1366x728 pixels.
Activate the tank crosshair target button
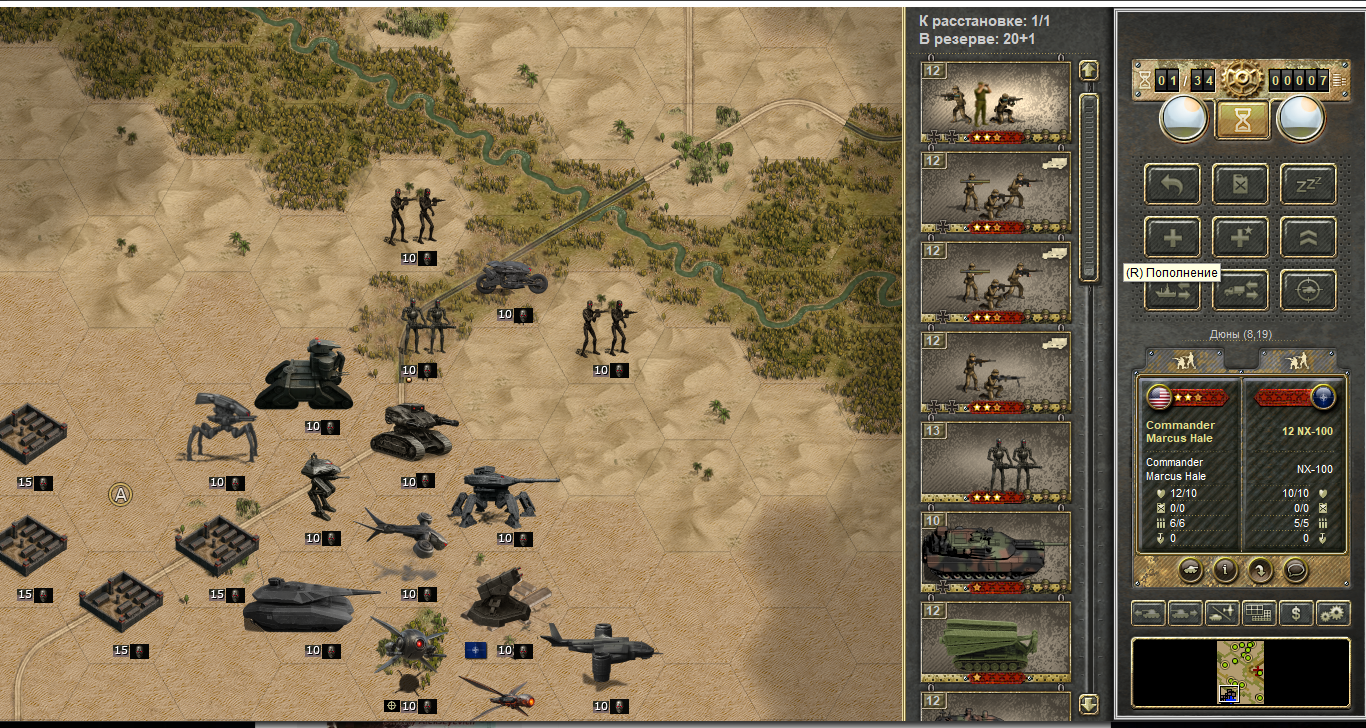tap(1308, 290)
